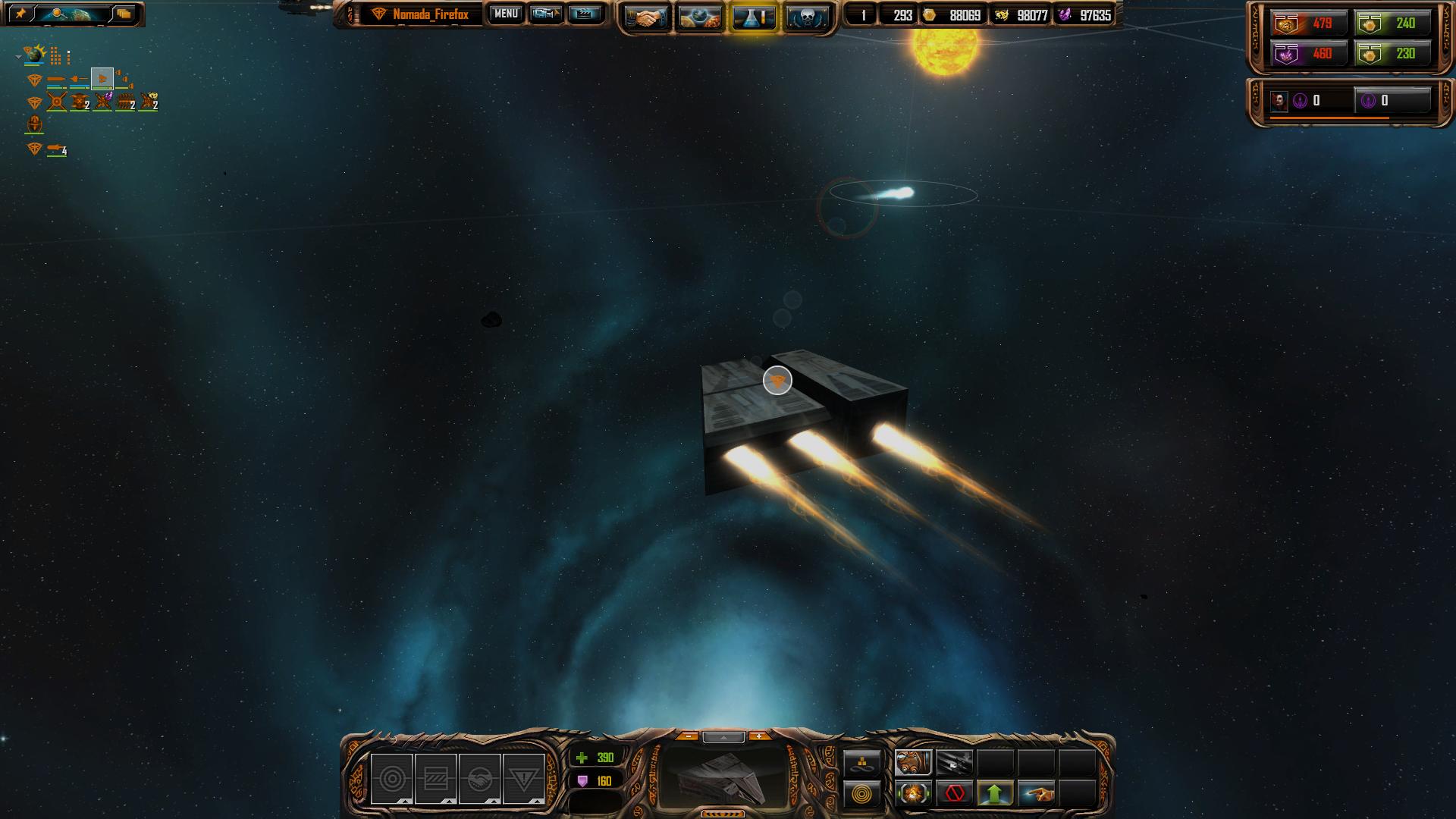Click the minus button above ship portrait
Image resolution: width=1456 pixels, height=819 pixels.
tap(688, 736)
